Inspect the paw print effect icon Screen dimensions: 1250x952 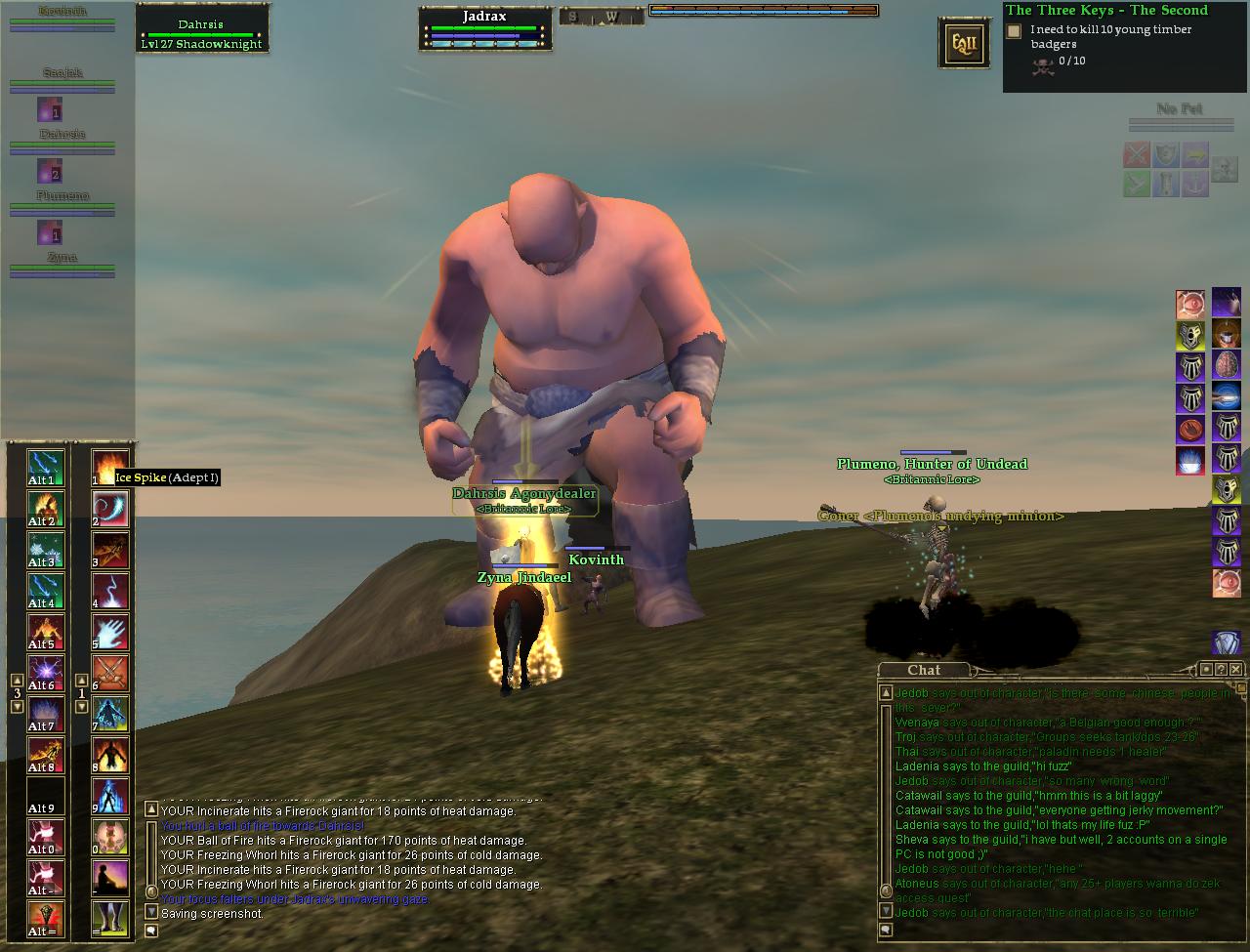coord(1190,430)
